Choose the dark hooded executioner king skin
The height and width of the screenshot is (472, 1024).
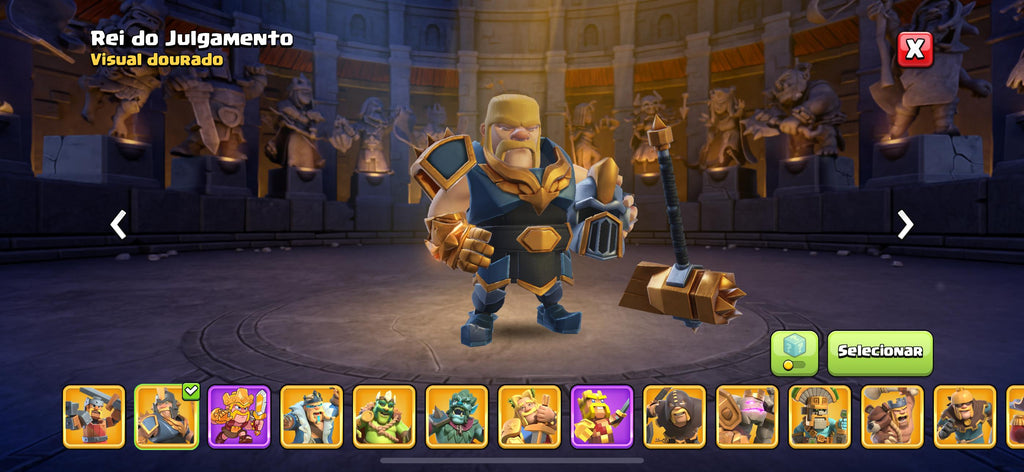point(674,416)
